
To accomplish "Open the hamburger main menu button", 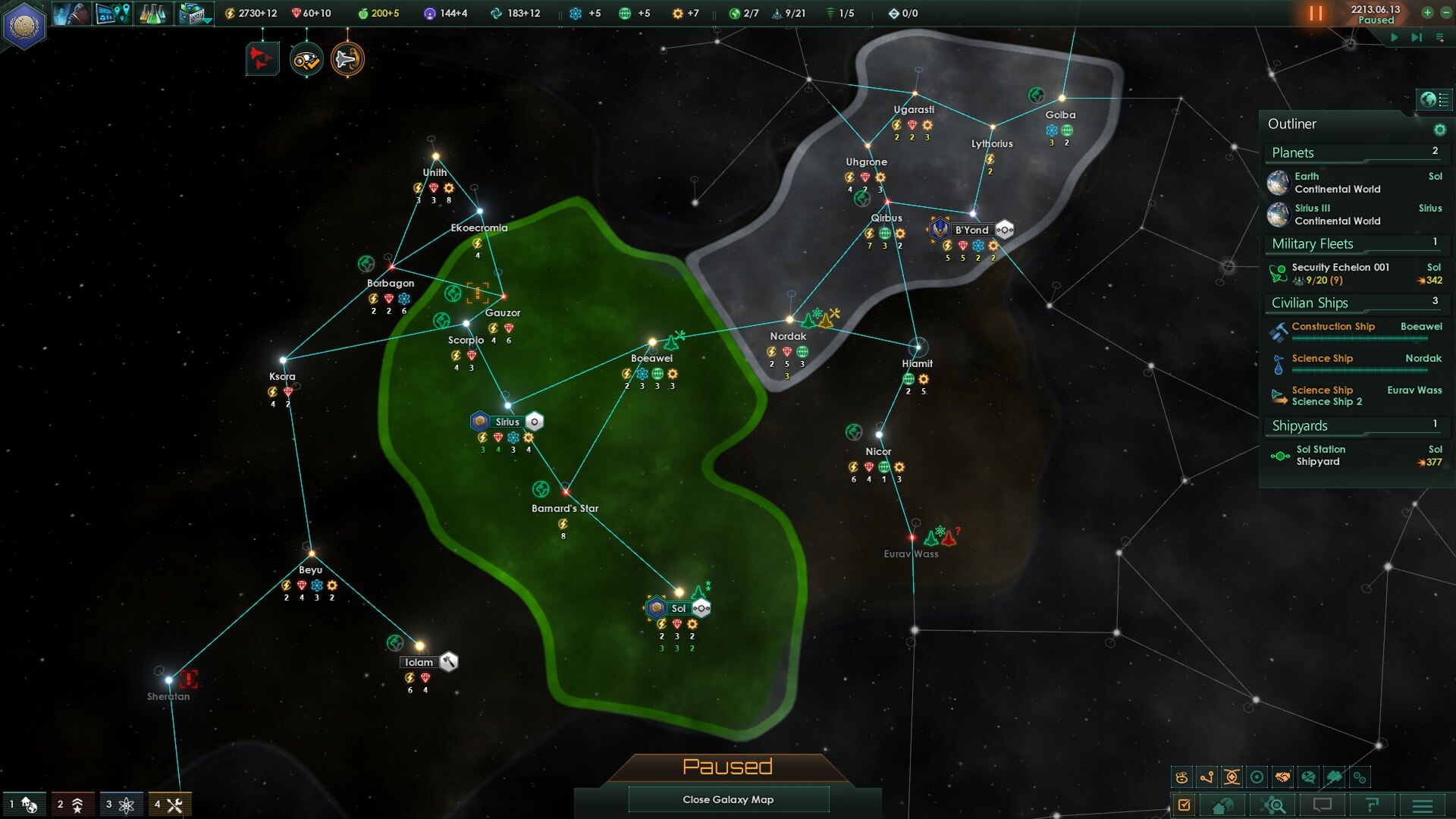I will tap(1423, 805).
